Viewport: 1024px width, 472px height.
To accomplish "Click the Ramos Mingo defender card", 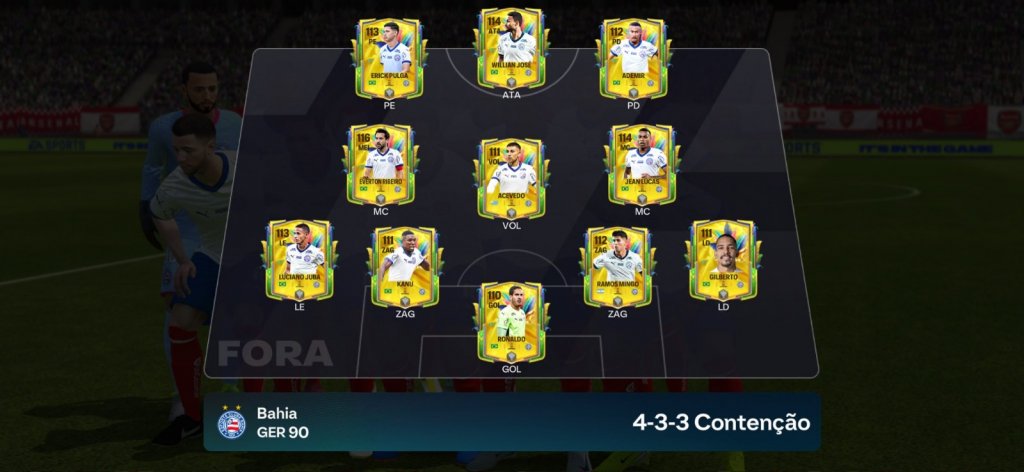I will click(x=618, y=265).
